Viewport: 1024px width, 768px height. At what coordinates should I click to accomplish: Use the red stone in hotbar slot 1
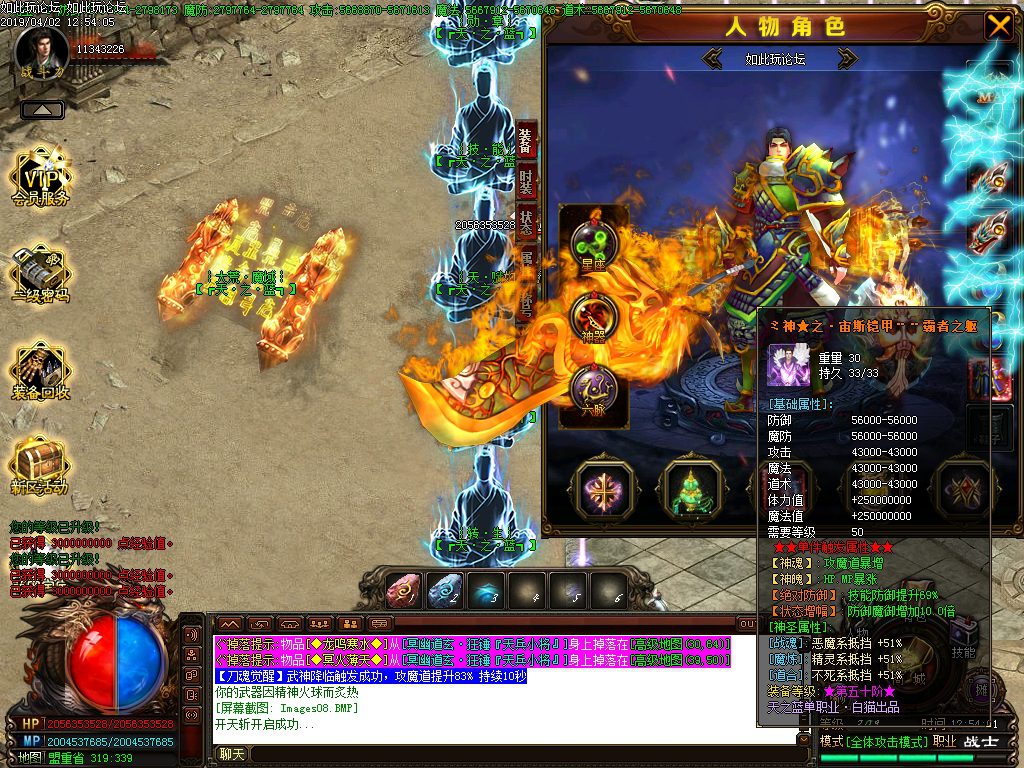tap(406, 591)
